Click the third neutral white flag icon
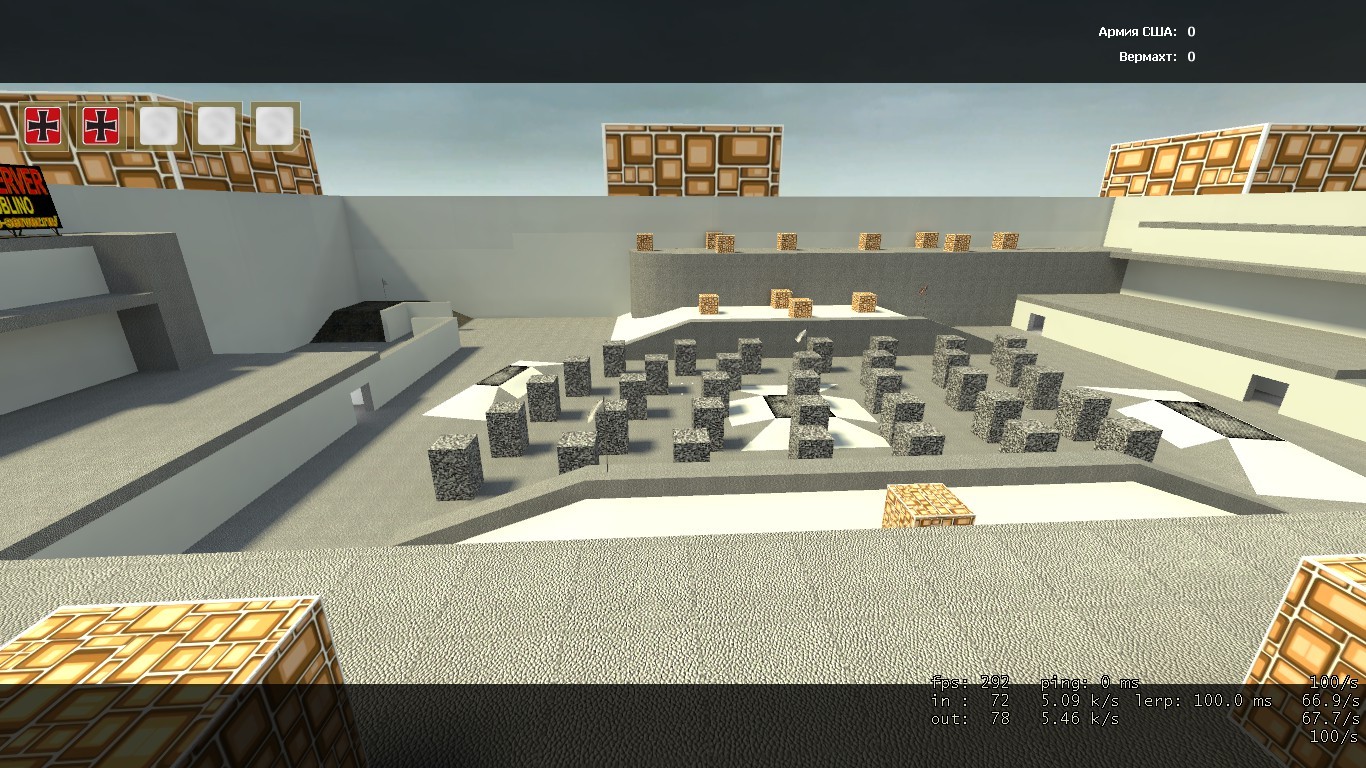This screenshot has width=1366, height=768. point(160,127)
